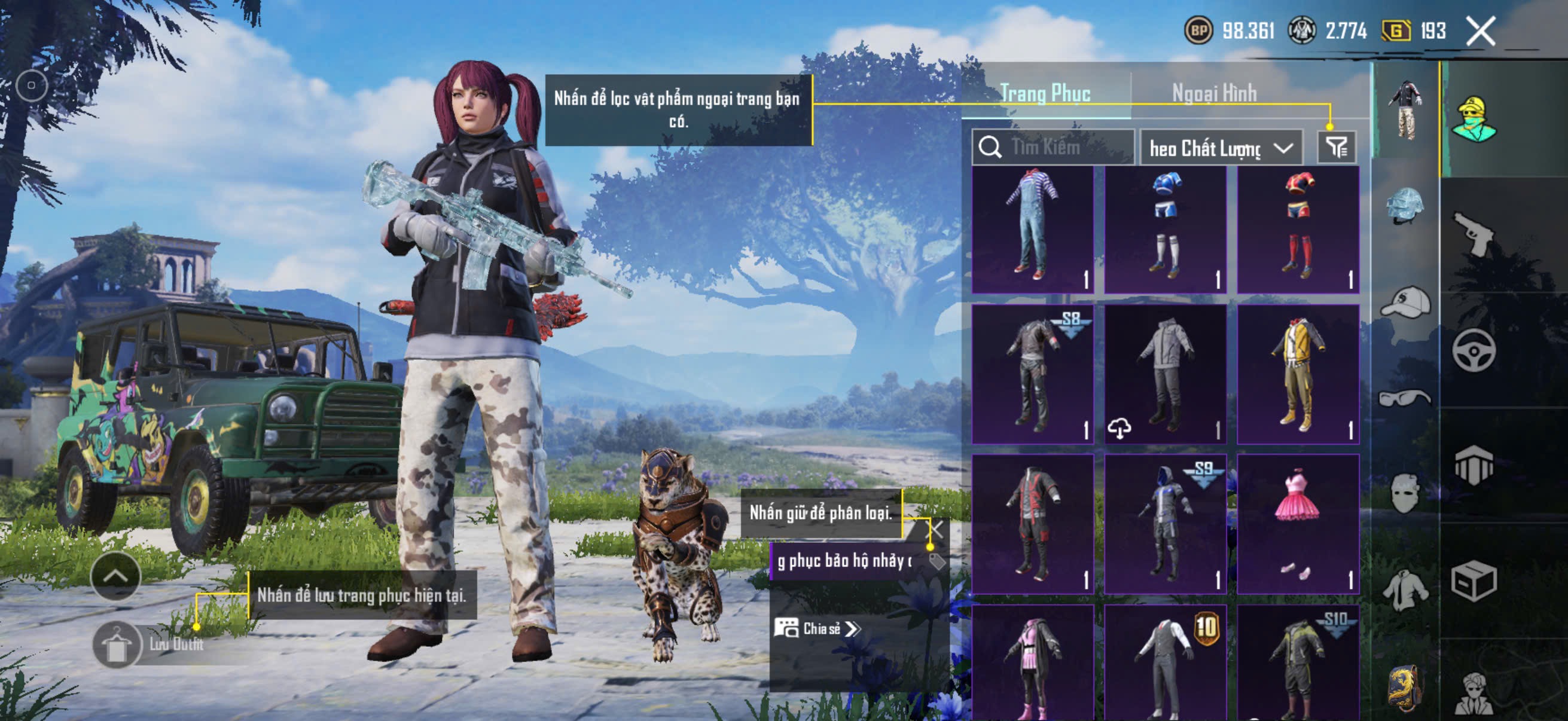This screenshot has width=1568, height=721.
Task: Choose the blue soccer uniform set
Action: (x=1165, y=230)
